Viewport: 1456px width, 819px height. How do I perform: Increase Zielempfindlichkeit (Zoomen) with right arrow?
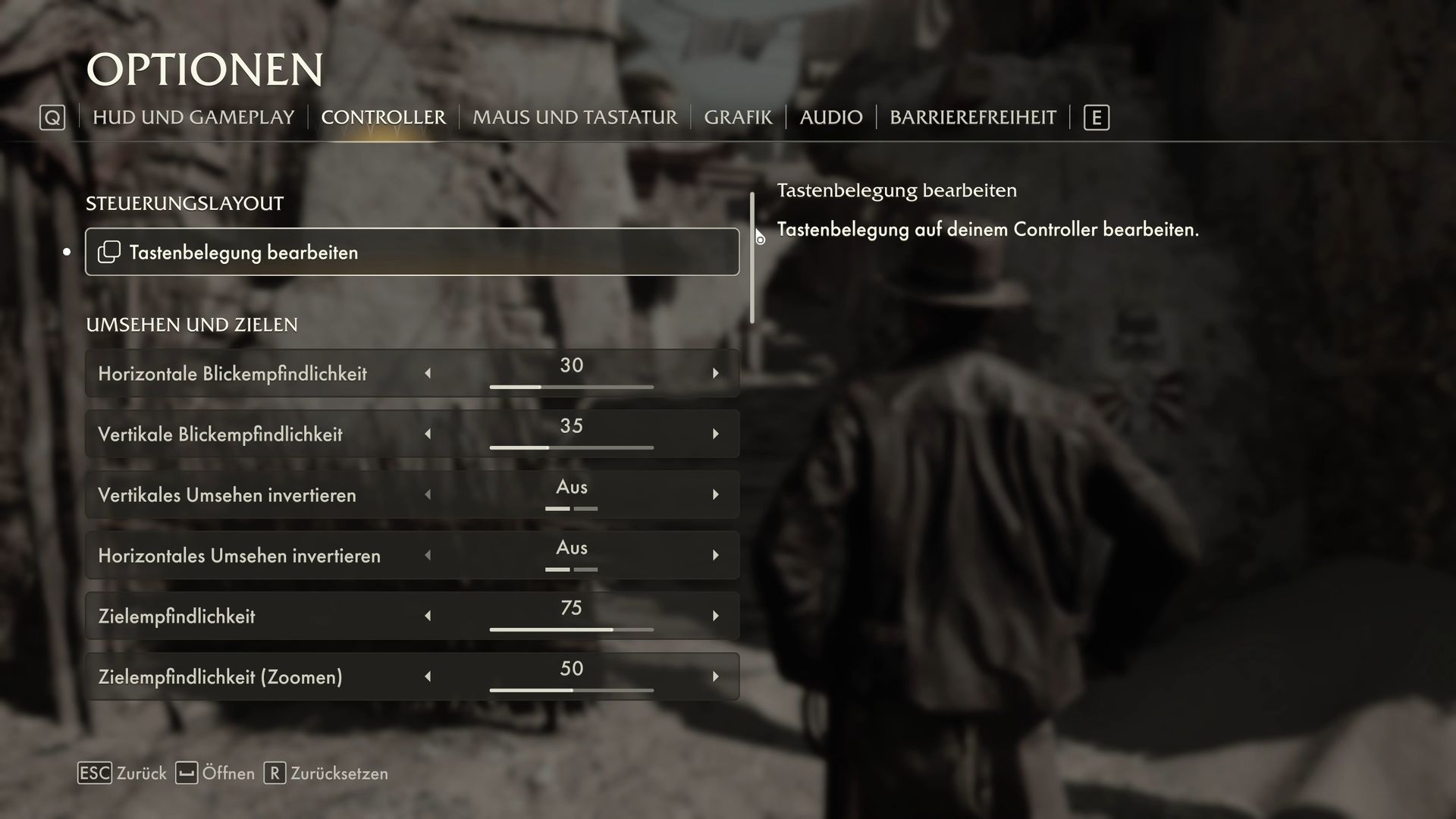click(715, 676)
